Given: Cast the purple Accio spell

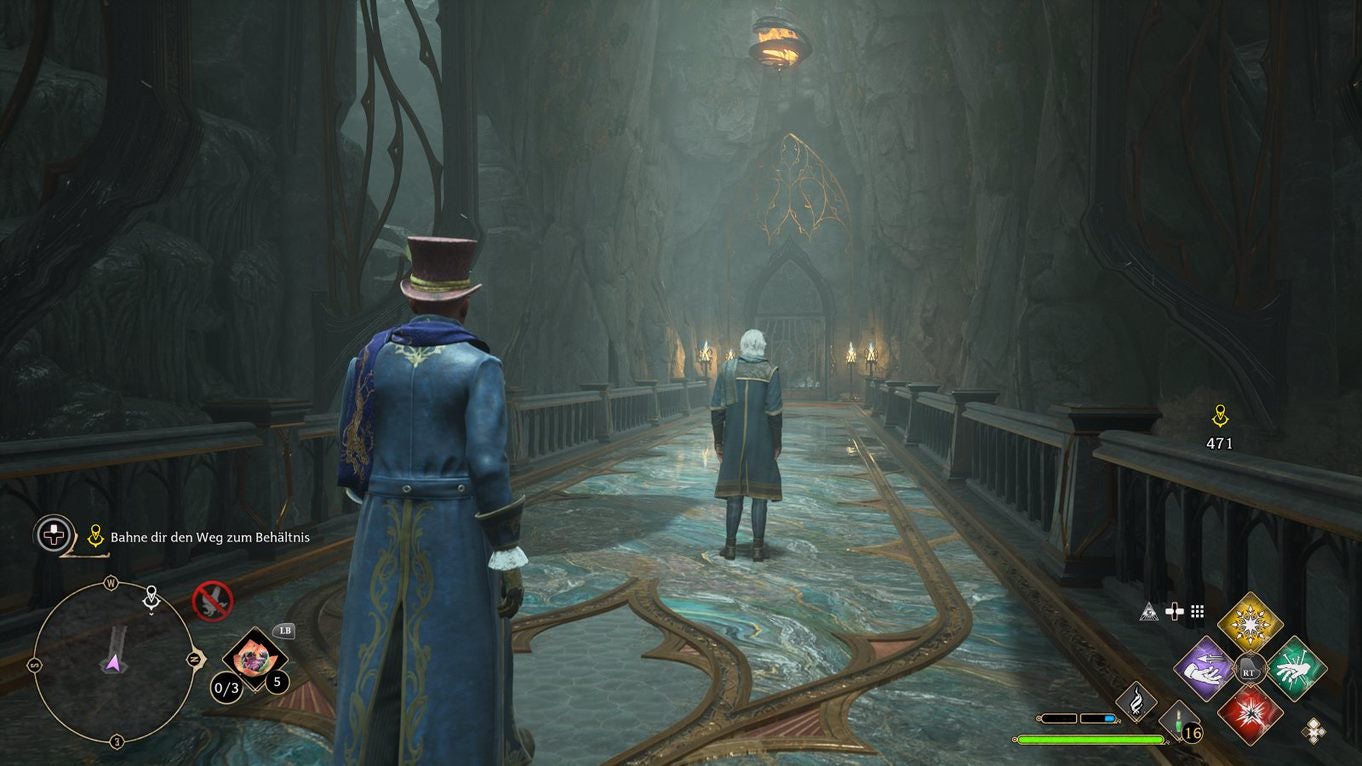Looking at the screenshot, I should (1205, 670).
